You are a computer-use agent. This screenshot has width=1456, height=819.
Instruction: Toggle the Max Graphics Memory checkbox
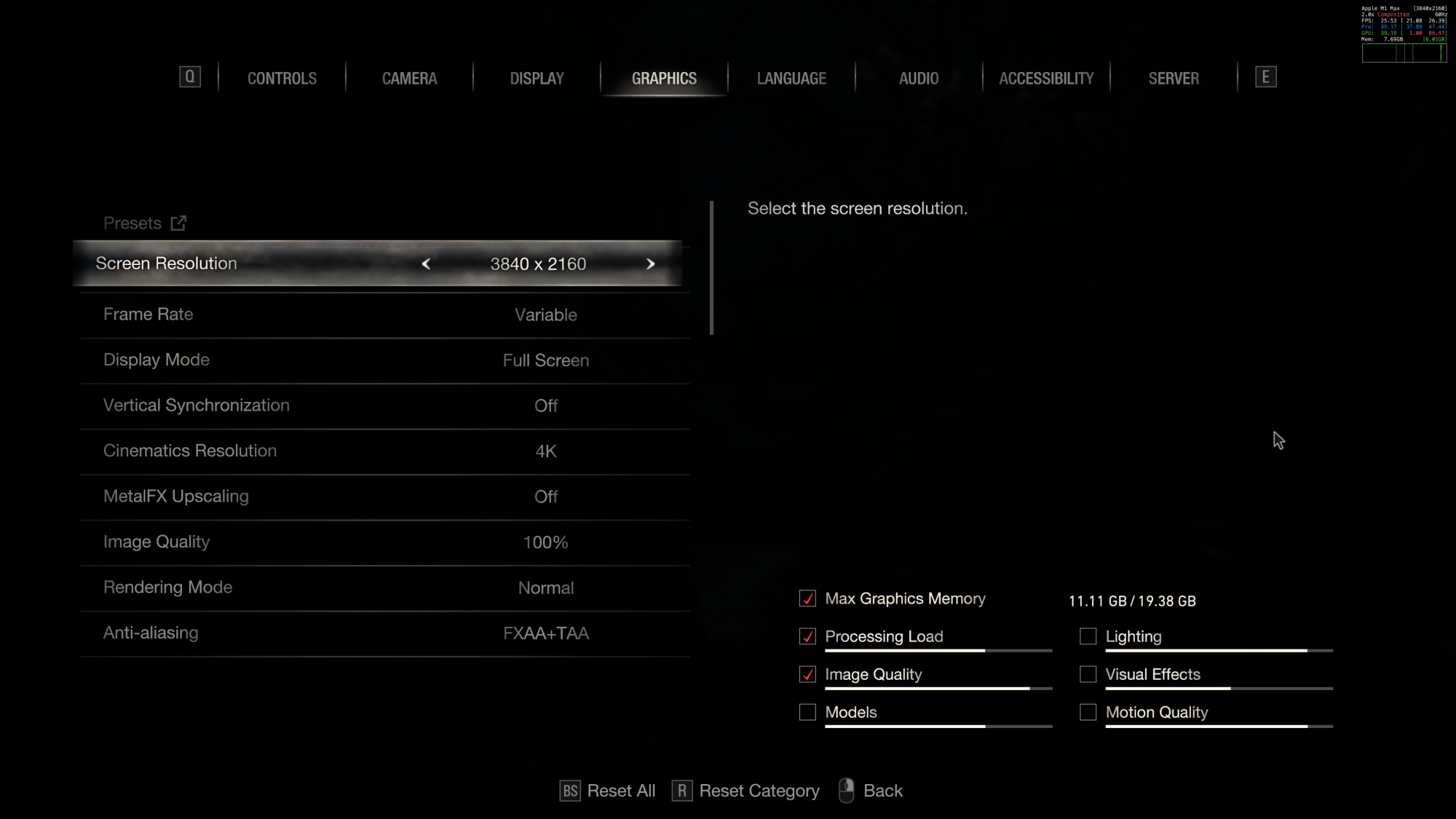[807, 598]
